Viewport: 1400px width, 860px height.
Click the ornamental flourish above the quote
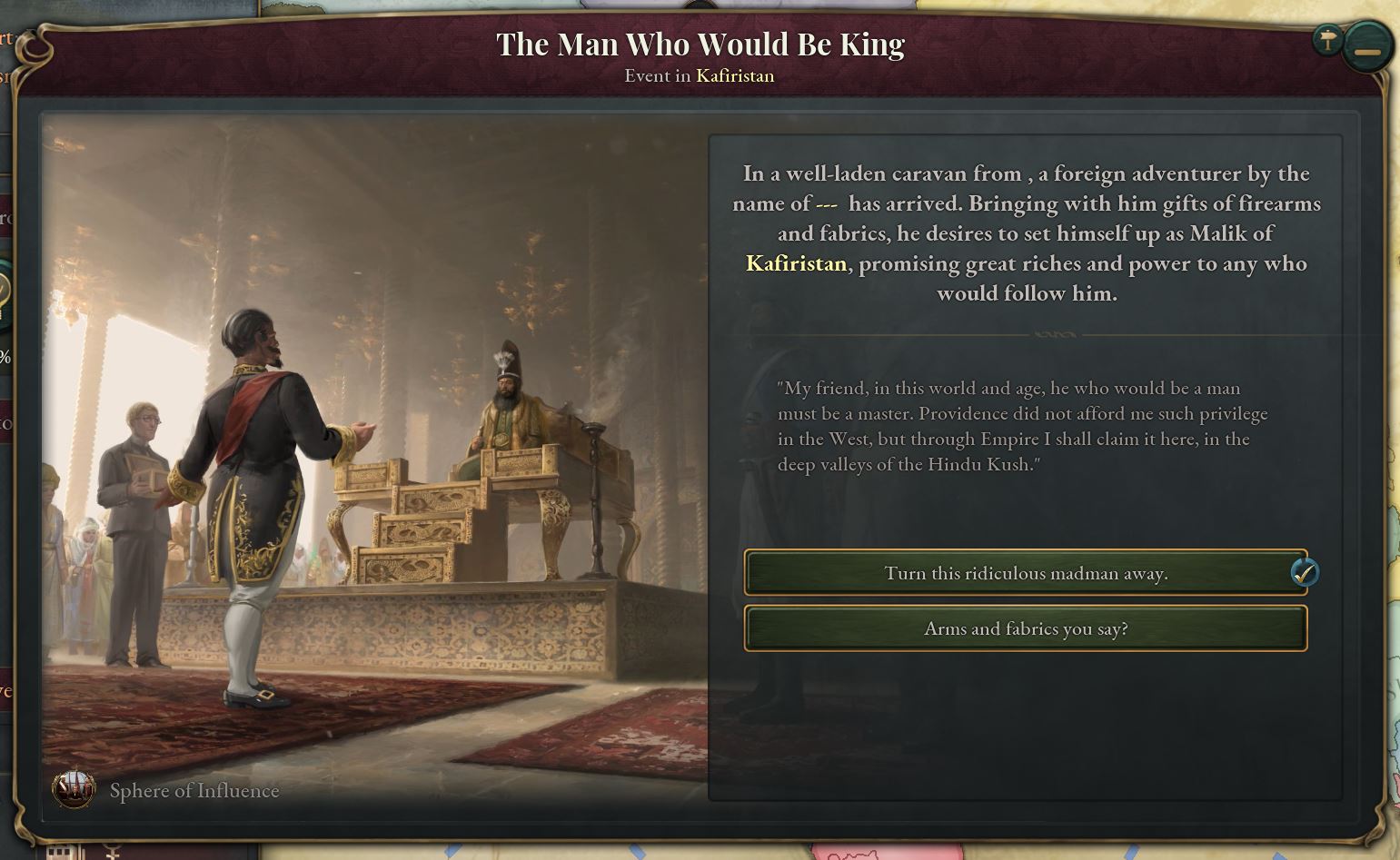pos(1054,334)
